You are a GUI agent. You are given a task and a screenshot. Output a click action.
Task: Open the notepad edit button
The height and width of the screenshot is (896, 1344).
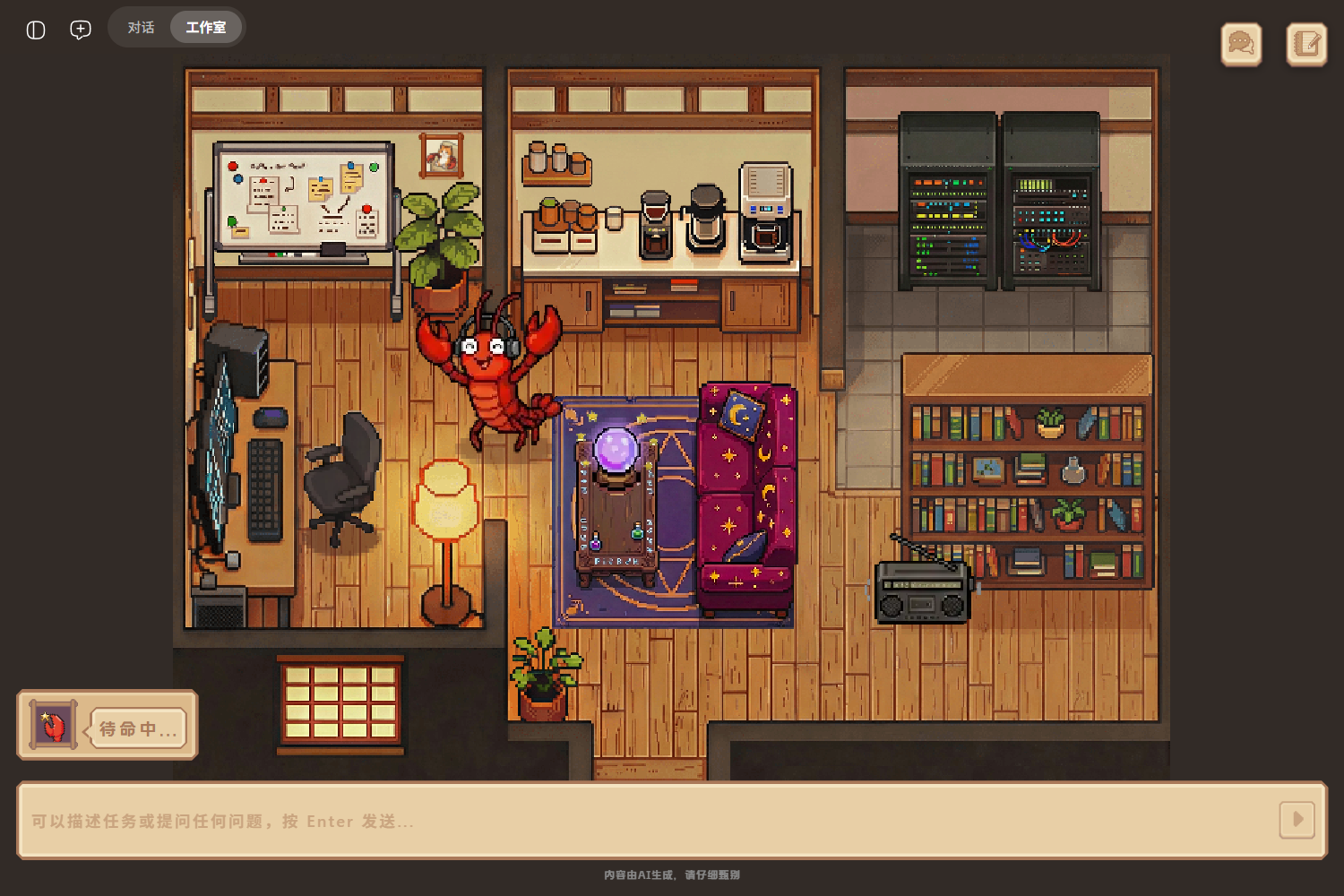[1306, 44]
